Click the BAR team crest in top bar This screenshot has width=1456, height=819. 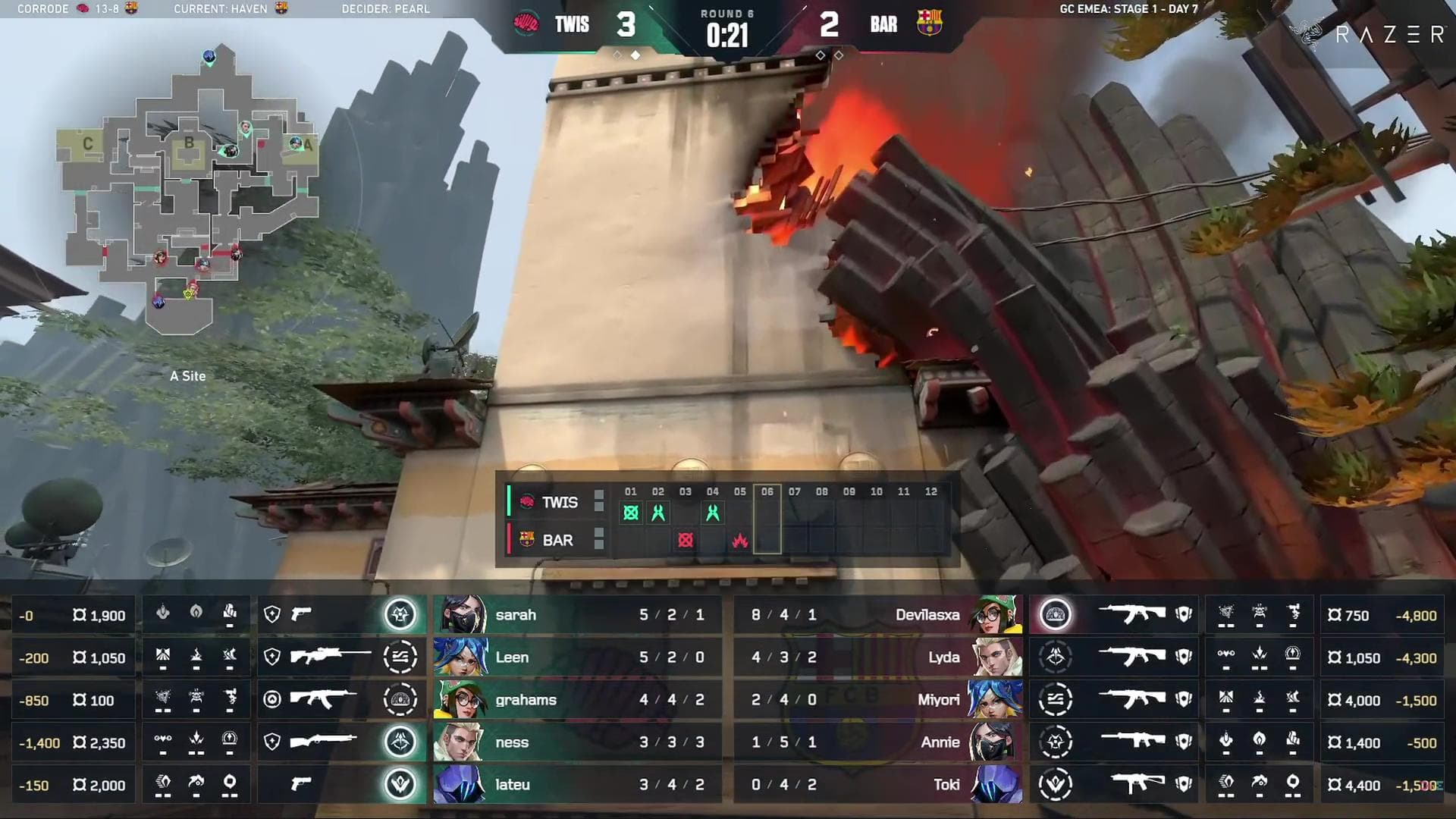tap(929, 24)
